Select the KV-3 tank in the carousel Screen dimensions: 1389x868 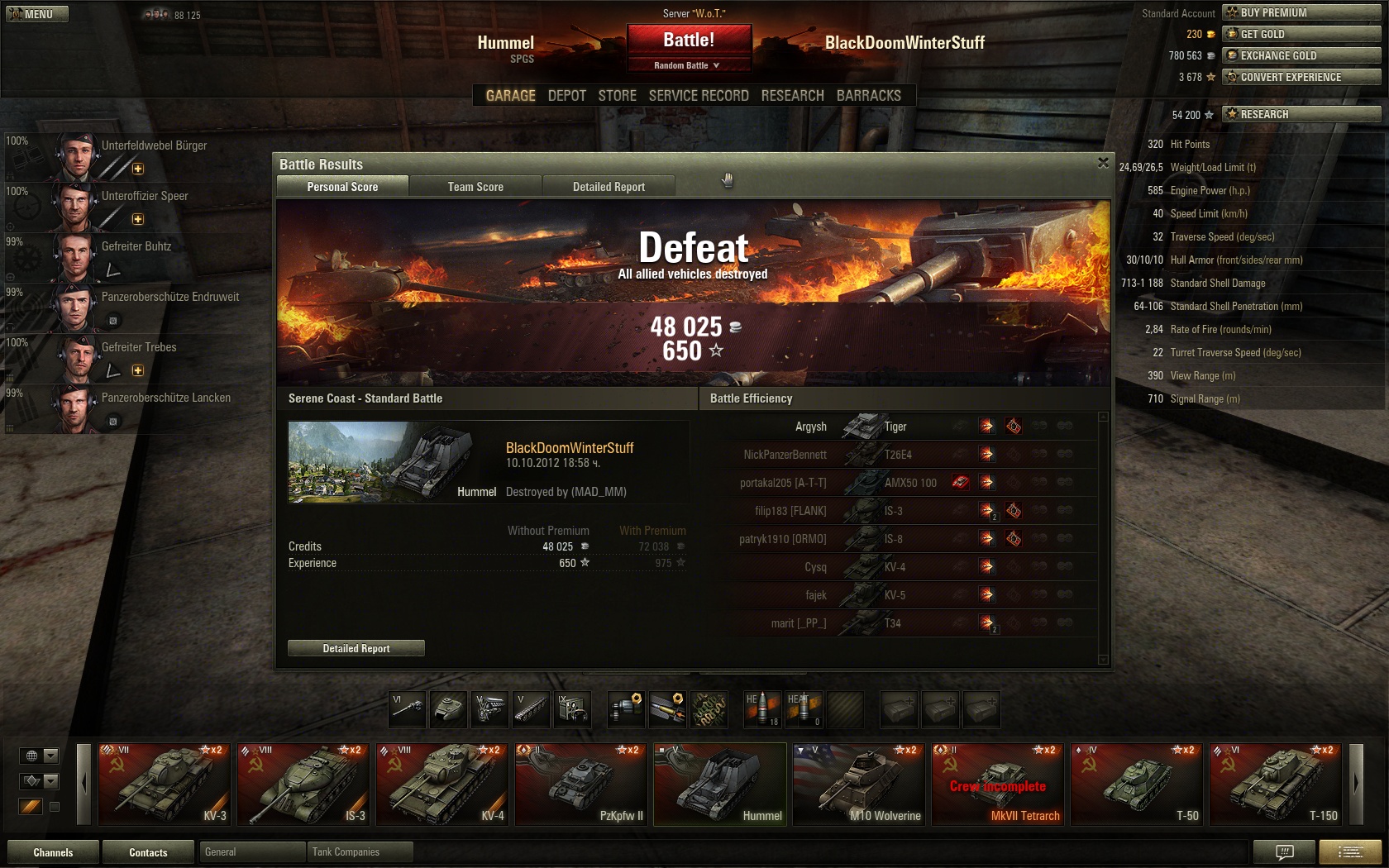[x=164, y=784]
